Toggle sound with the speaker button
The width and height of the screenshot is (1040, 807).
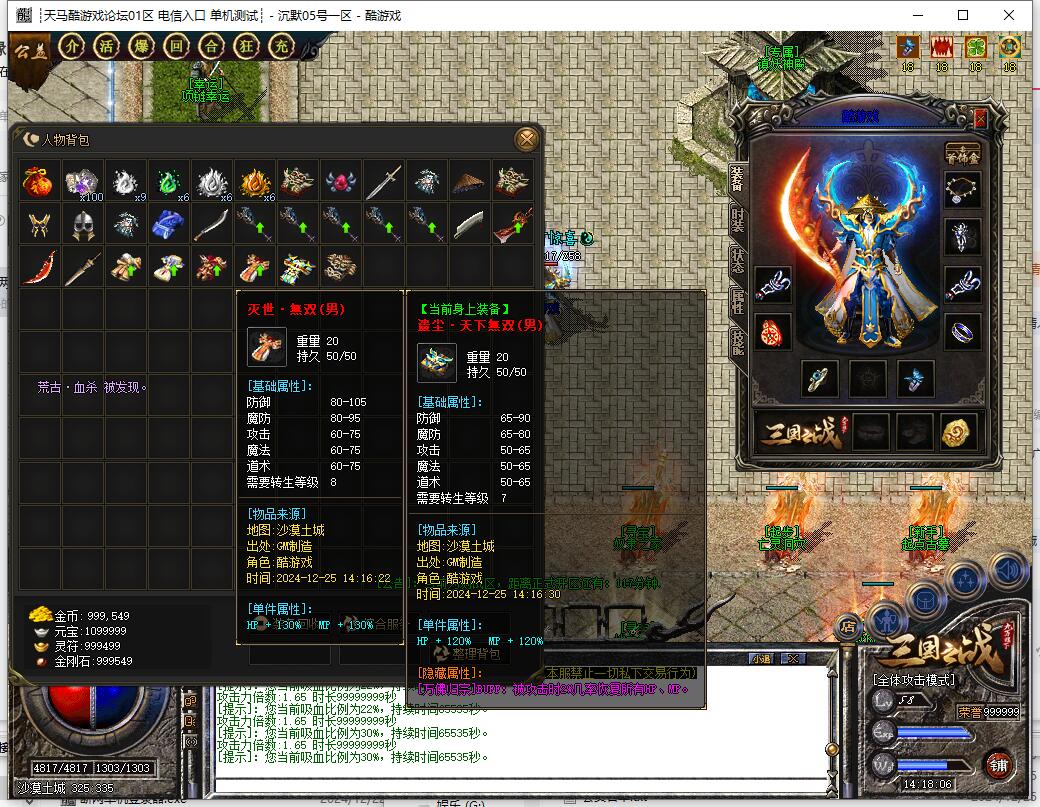click(1008, 570)
